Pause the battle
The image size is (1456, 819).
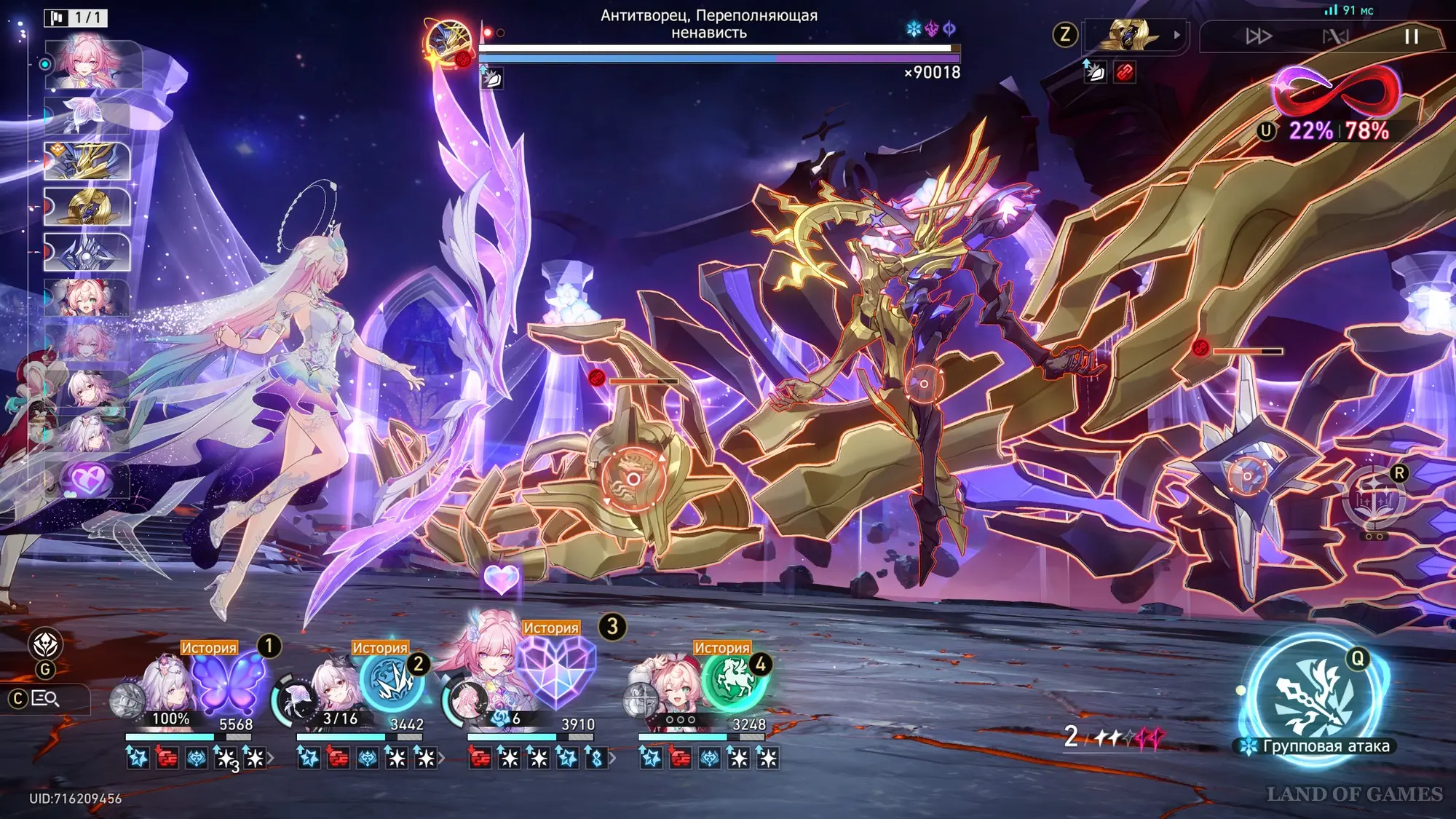pos(1411,36)
